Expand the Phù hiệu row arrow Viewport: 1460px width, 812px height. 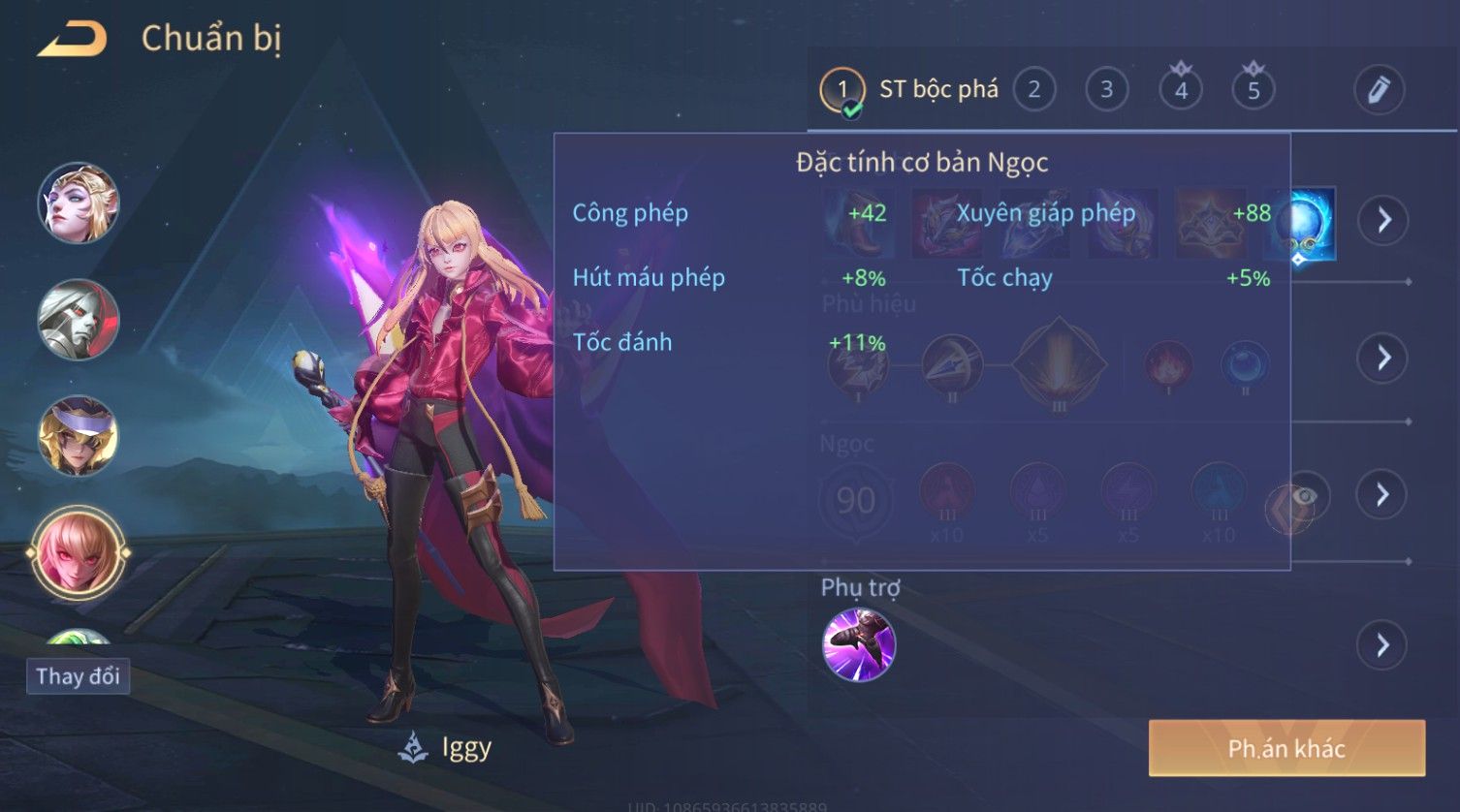[x=1382, y=358]
